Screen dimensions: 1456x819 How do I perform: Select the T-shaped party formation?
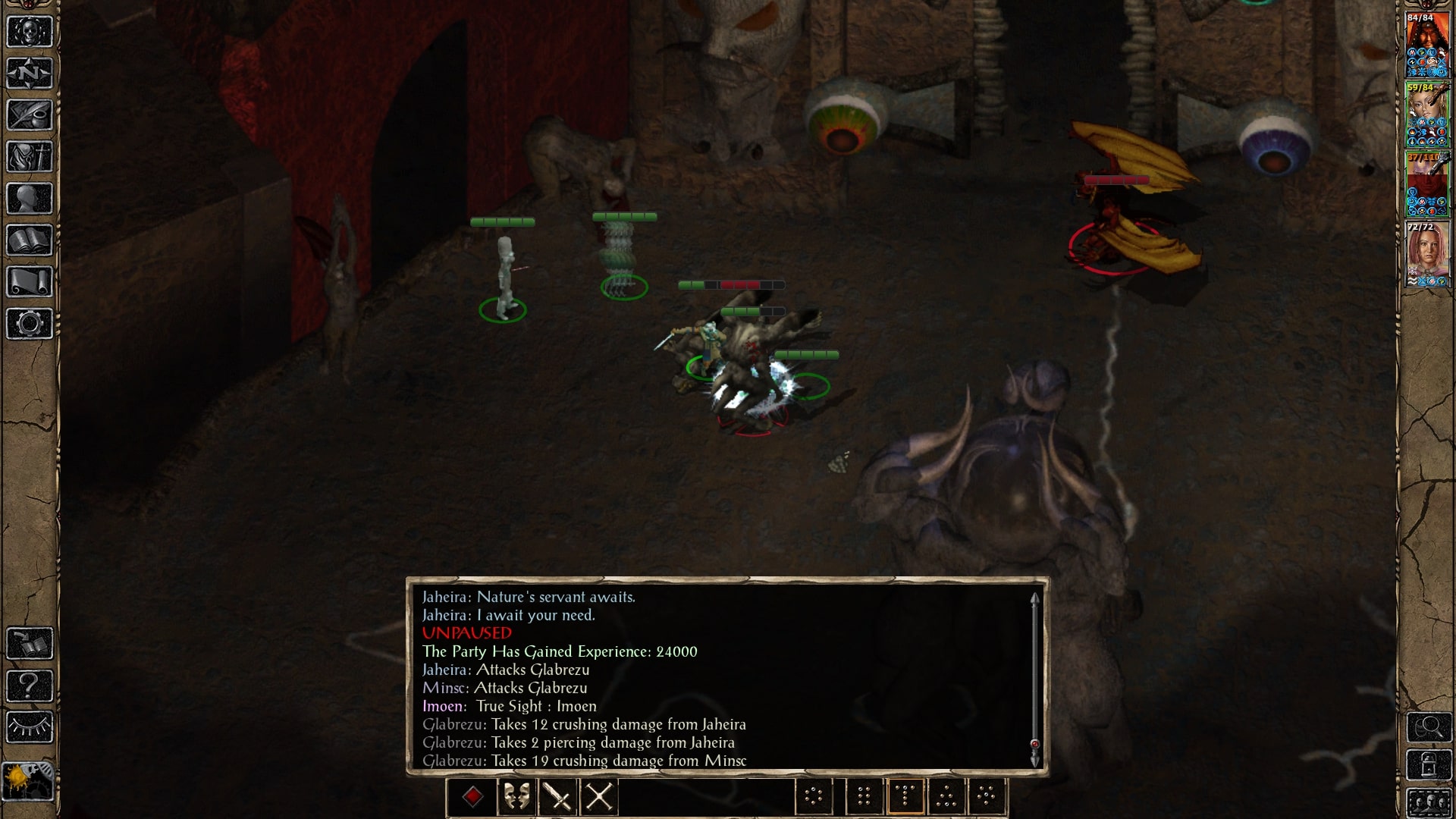point(905,795)
